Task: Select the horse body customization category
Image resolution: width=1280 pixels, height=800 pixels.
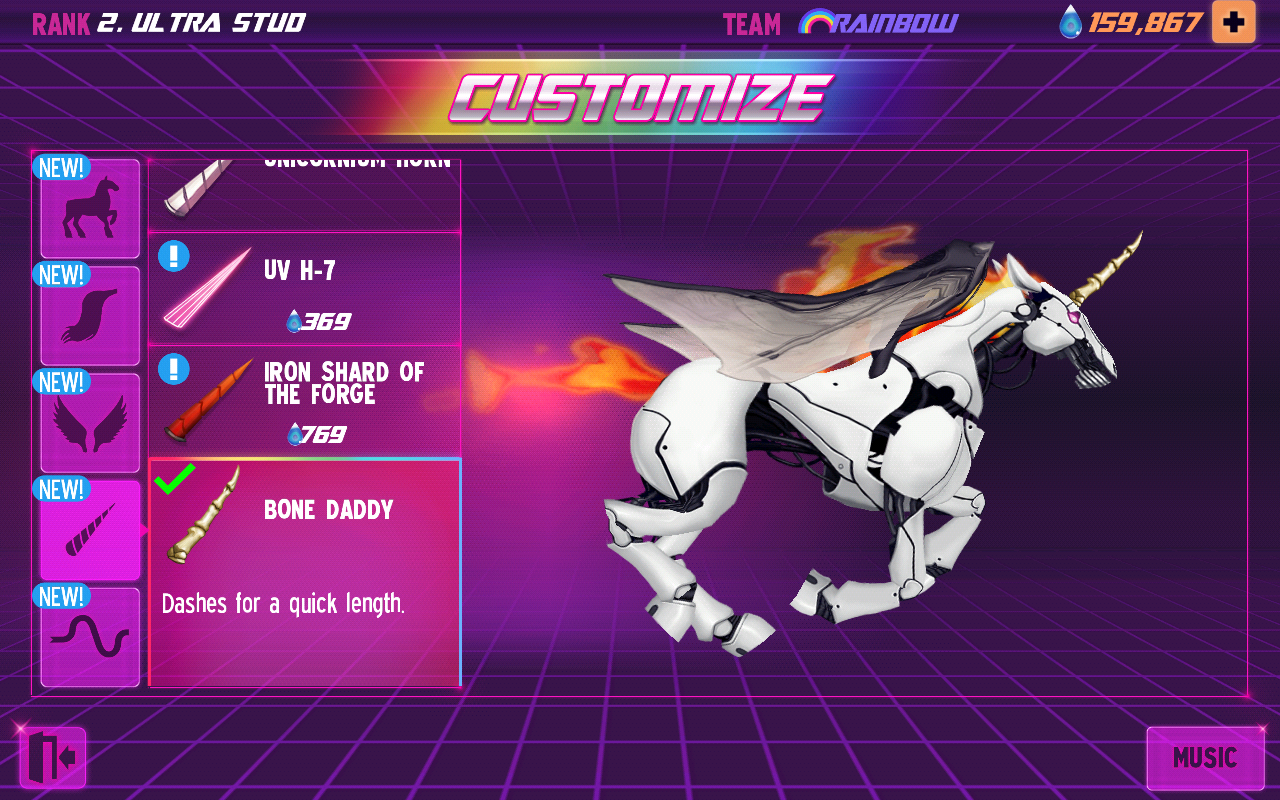Action: point(89,207)
